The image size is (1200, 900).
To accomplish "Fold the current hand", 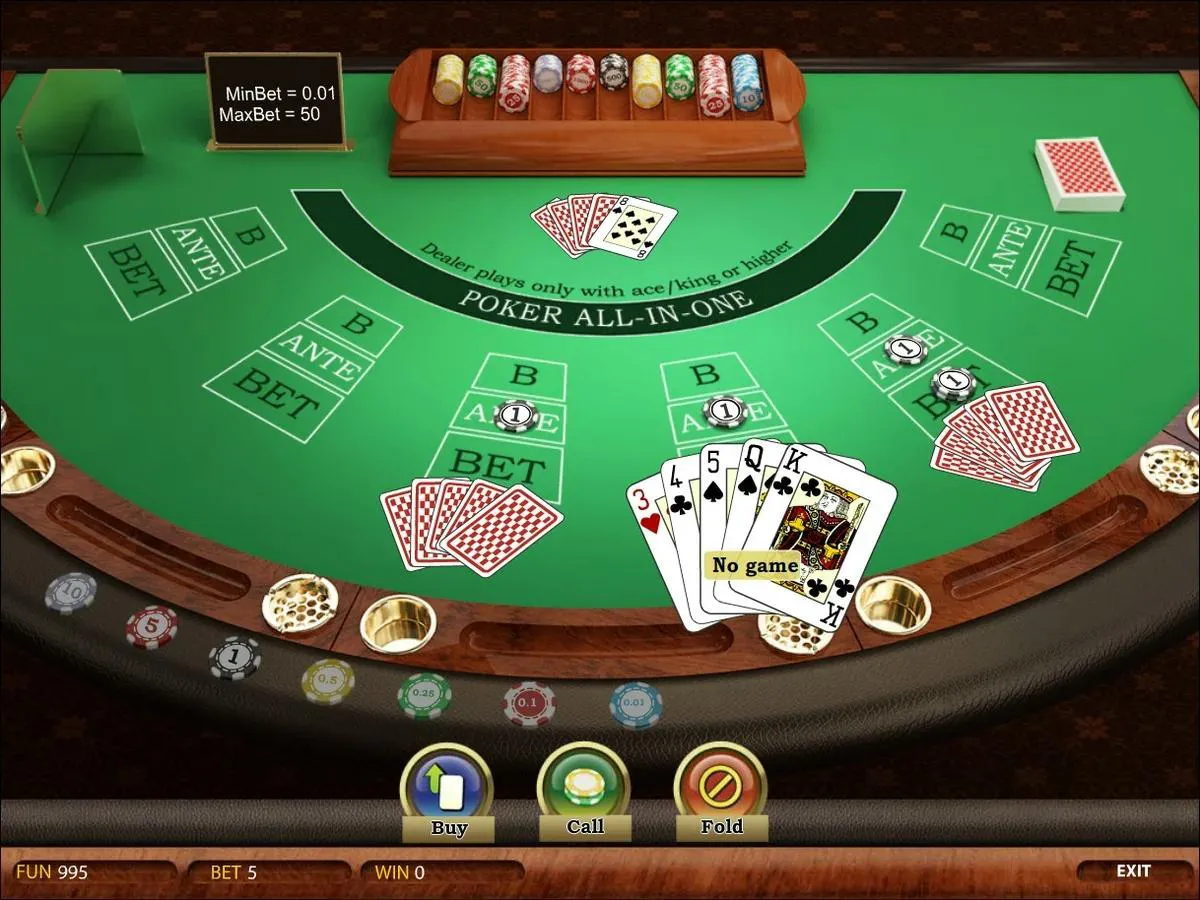I will pyautogui.click(x=721, y=790).
